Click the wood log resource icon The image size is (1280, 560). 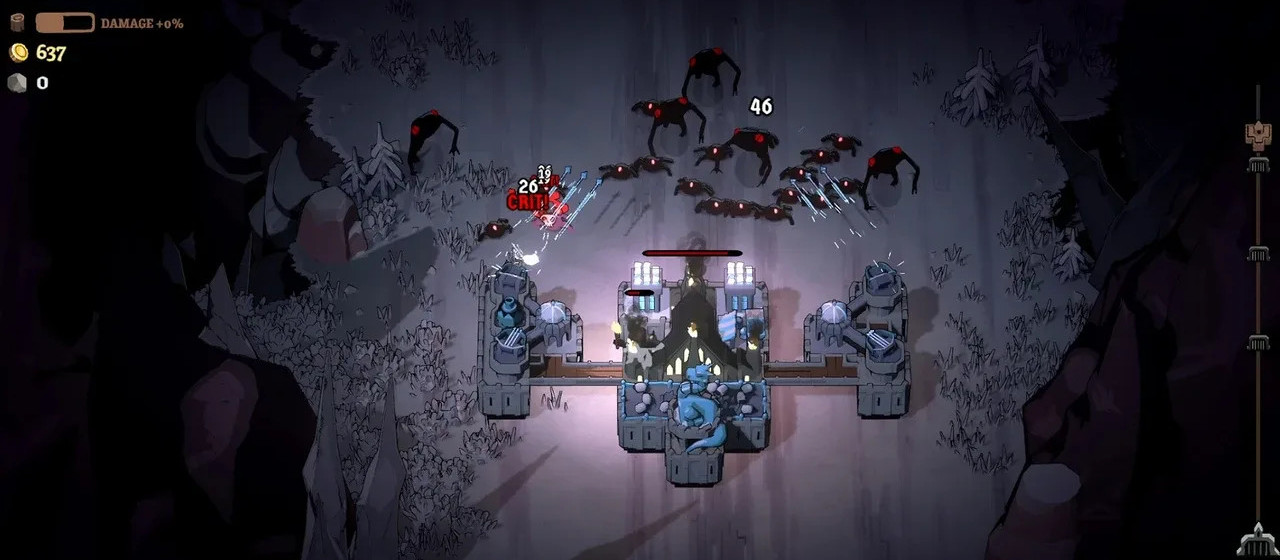(17, 22)
